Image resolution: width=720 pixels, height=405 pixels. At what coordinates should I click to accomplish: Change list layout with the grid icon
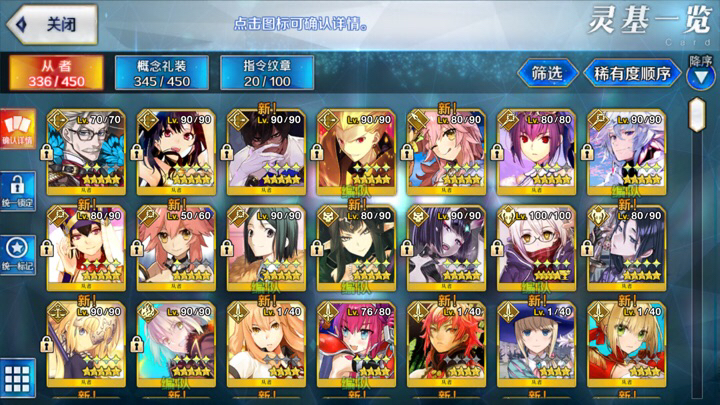tap(18, 380)
